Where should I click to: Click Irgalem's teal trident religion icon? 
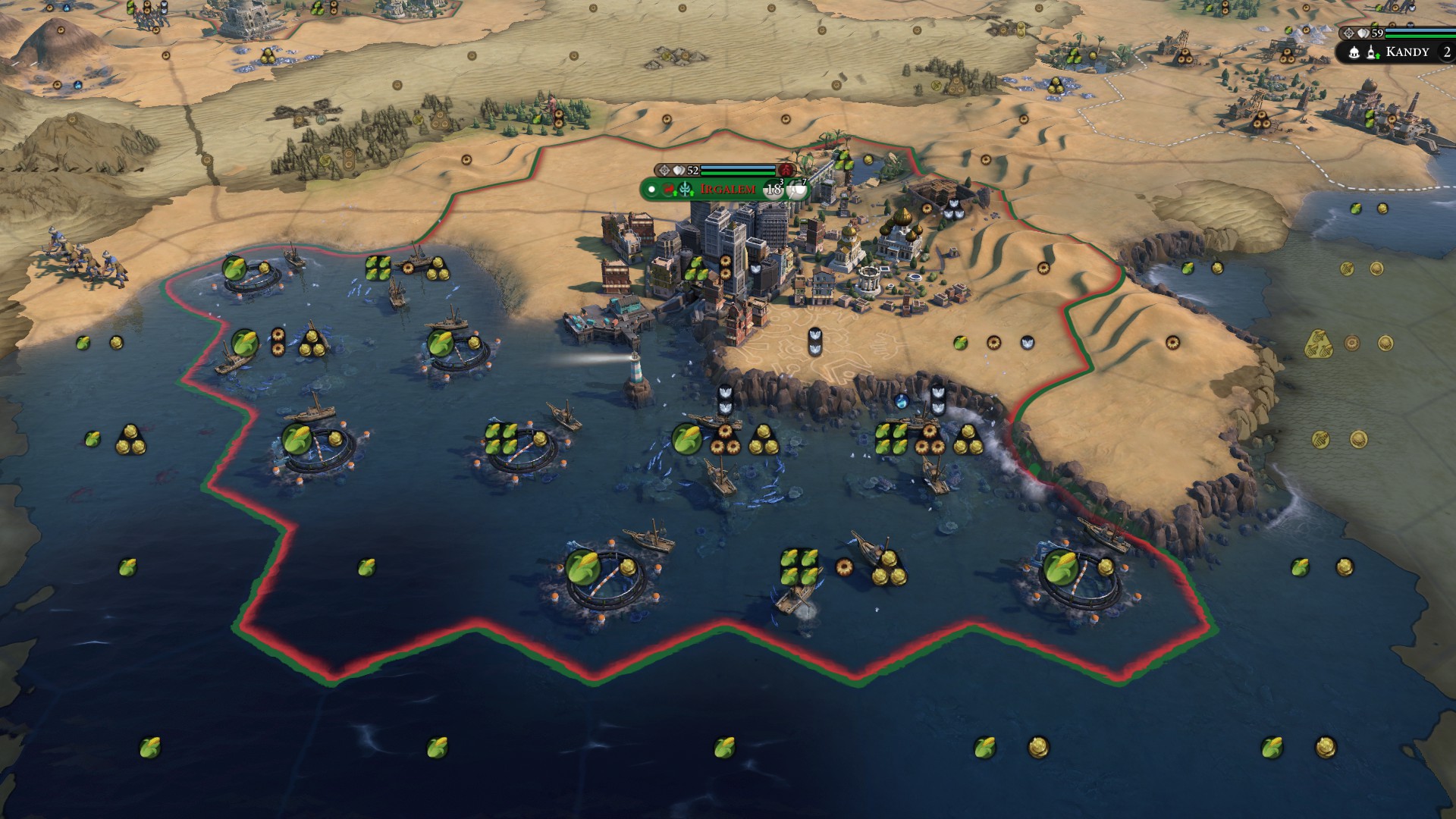point(686,190)
